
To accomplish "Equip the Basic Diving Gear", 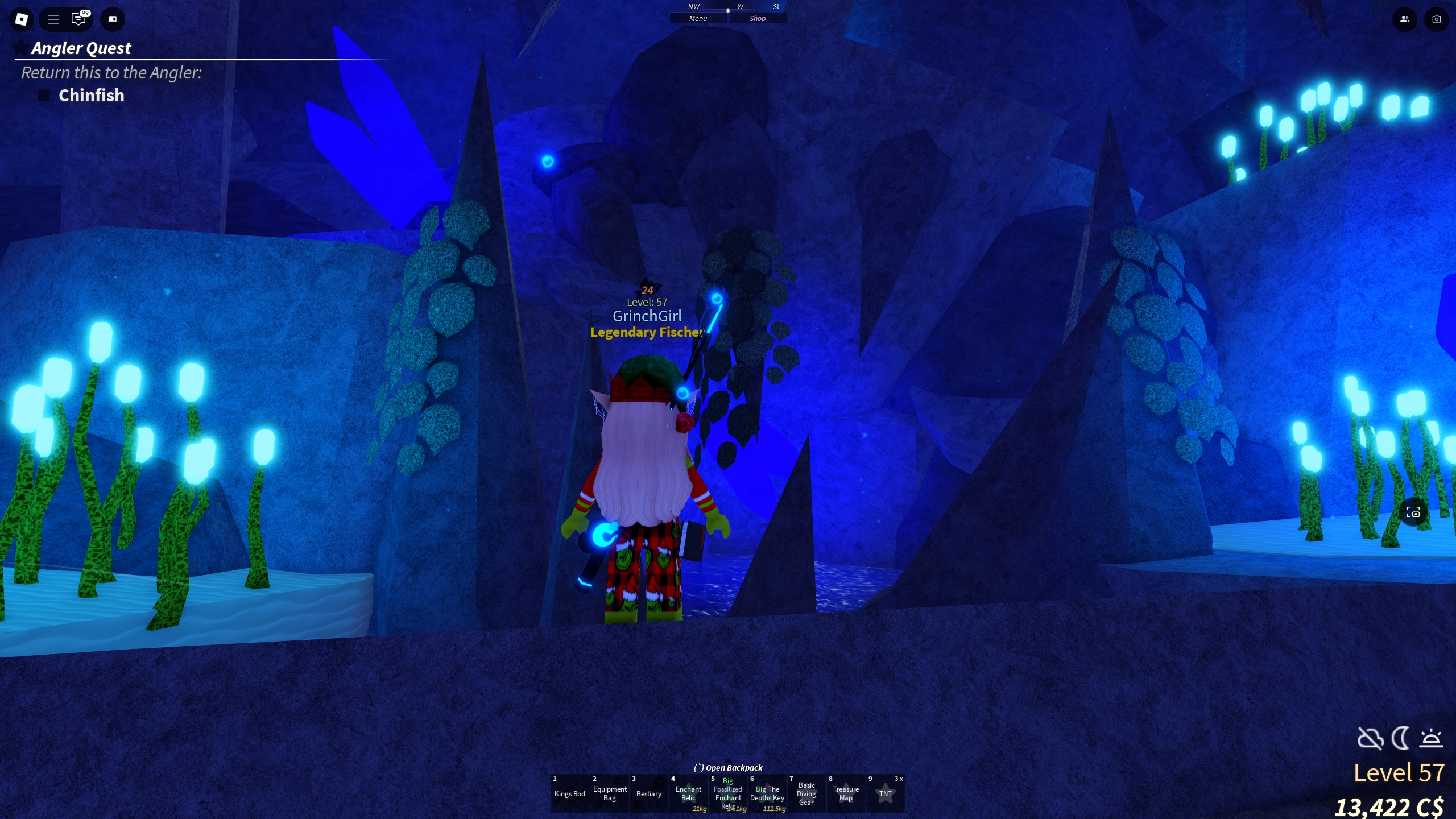I will click(x=808, y=793).
